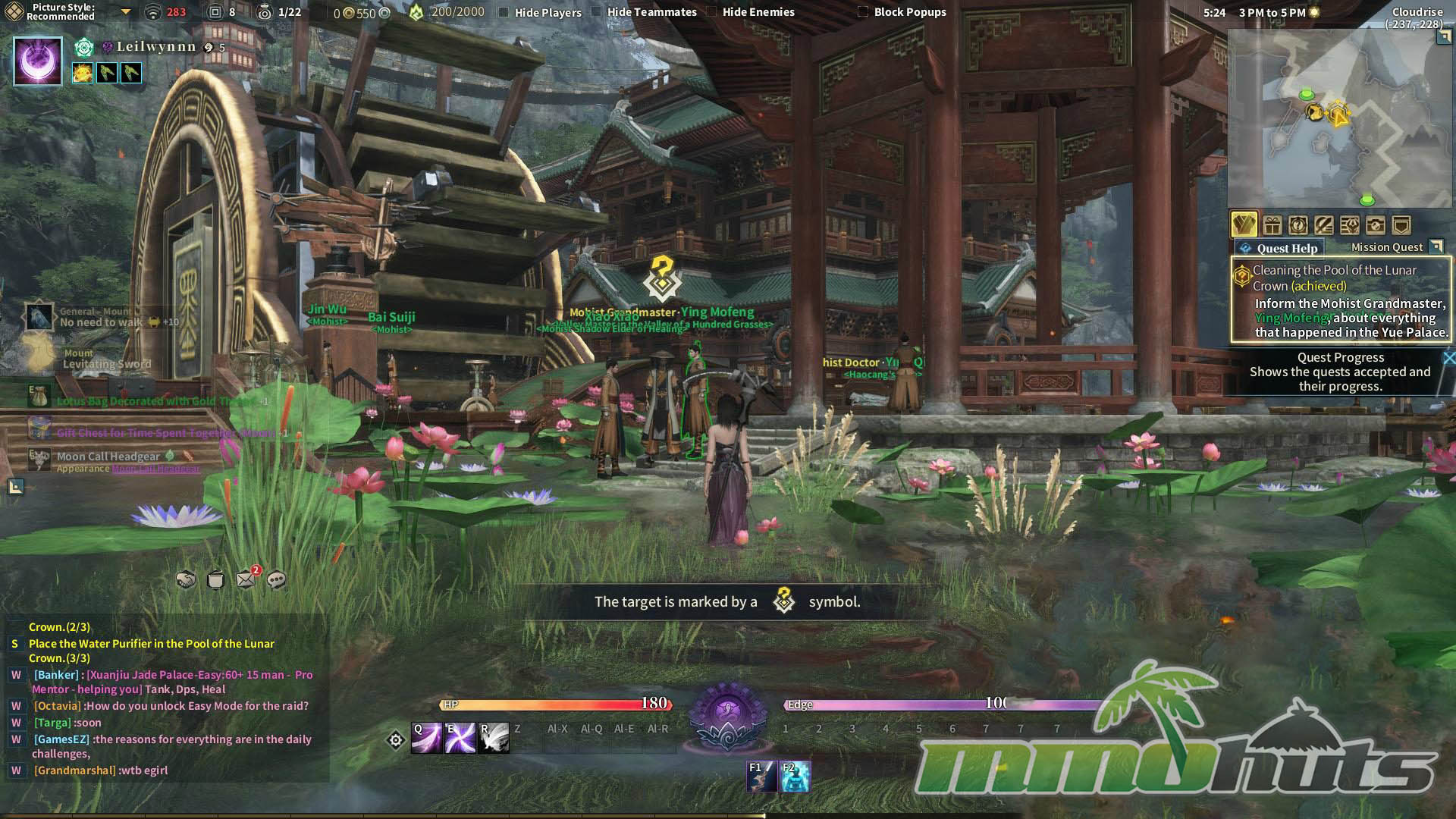Enable the Hide Enemies checkbox
Image resolution: width=1456 pixels, height=819 pixels.
pyautogui.click(x=711, y=12)
